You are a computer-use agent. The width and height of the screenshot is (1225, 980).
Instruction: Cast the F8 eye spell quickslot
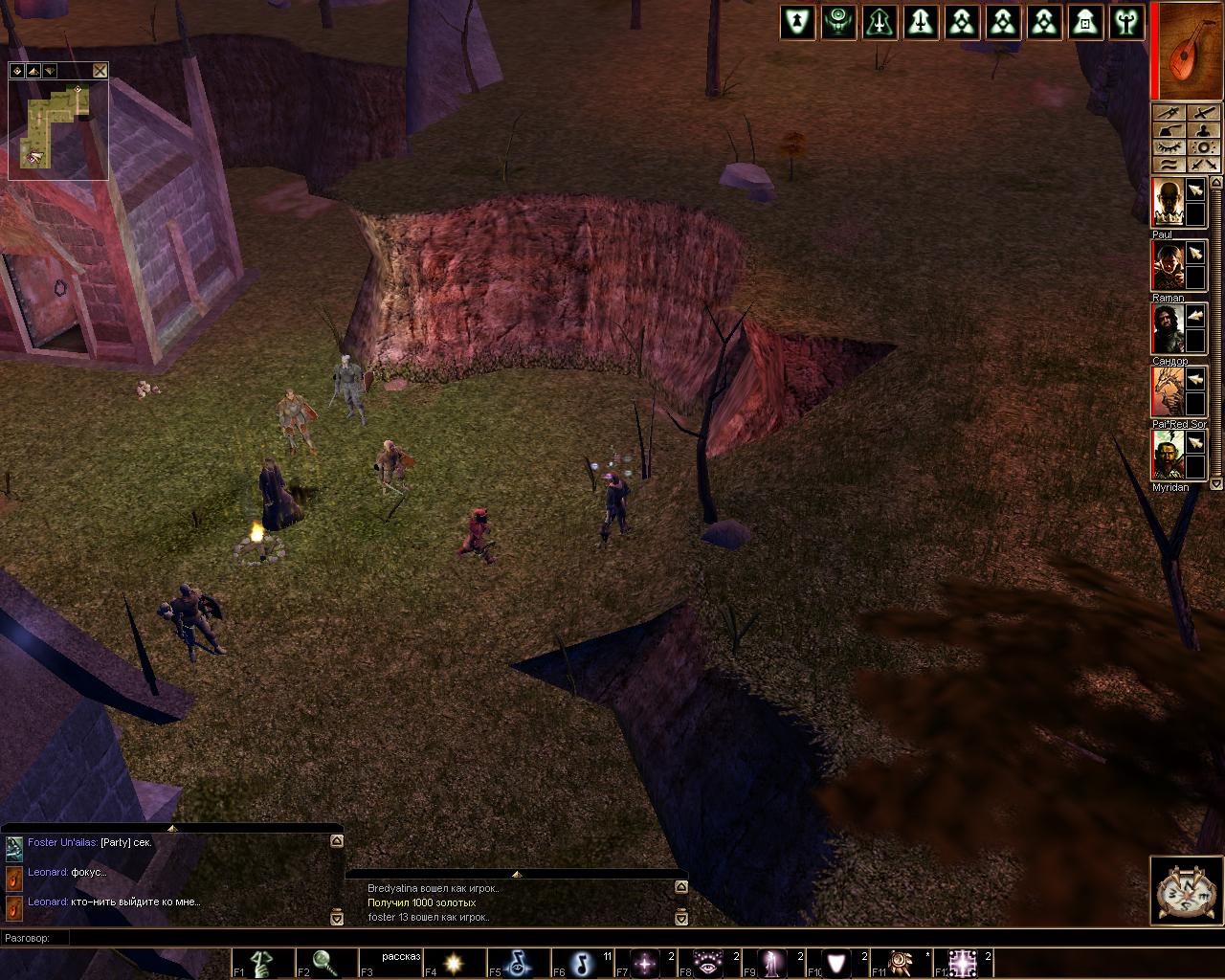(709, 963)
